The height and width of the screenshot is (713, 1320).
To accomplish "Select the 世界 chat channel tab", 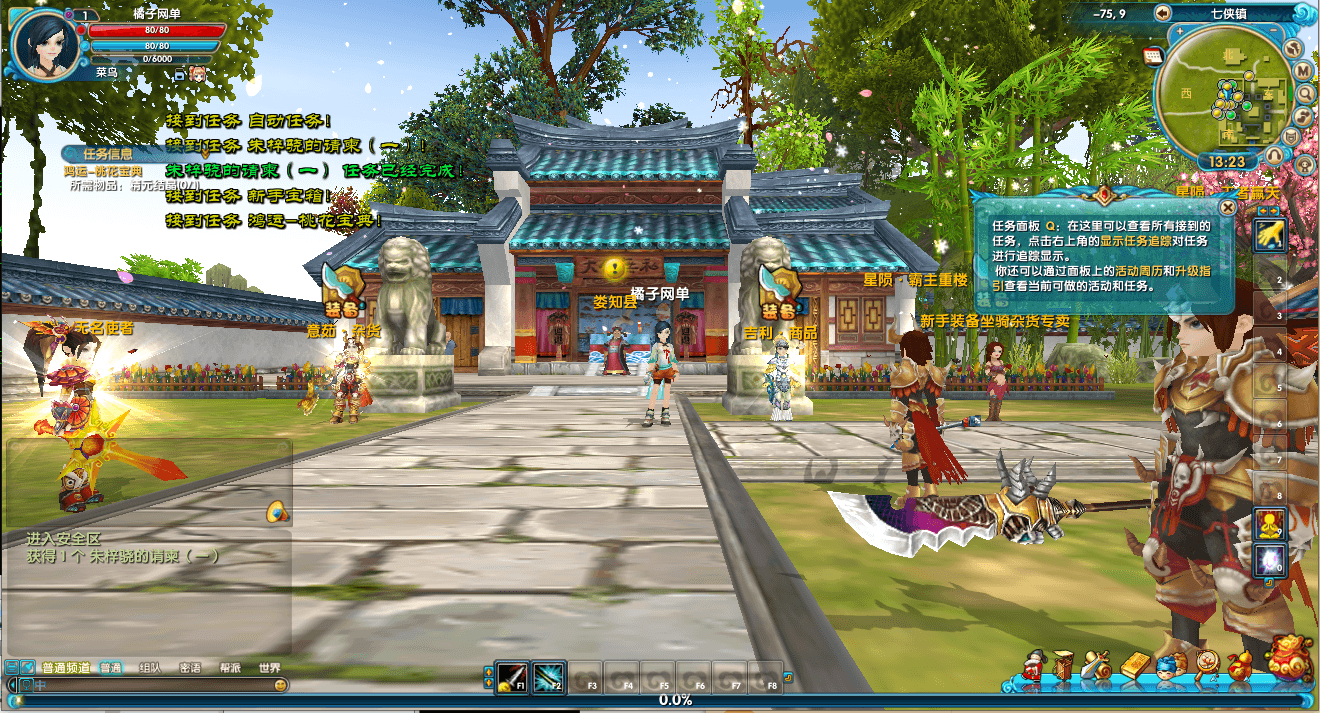I will 269,668.
